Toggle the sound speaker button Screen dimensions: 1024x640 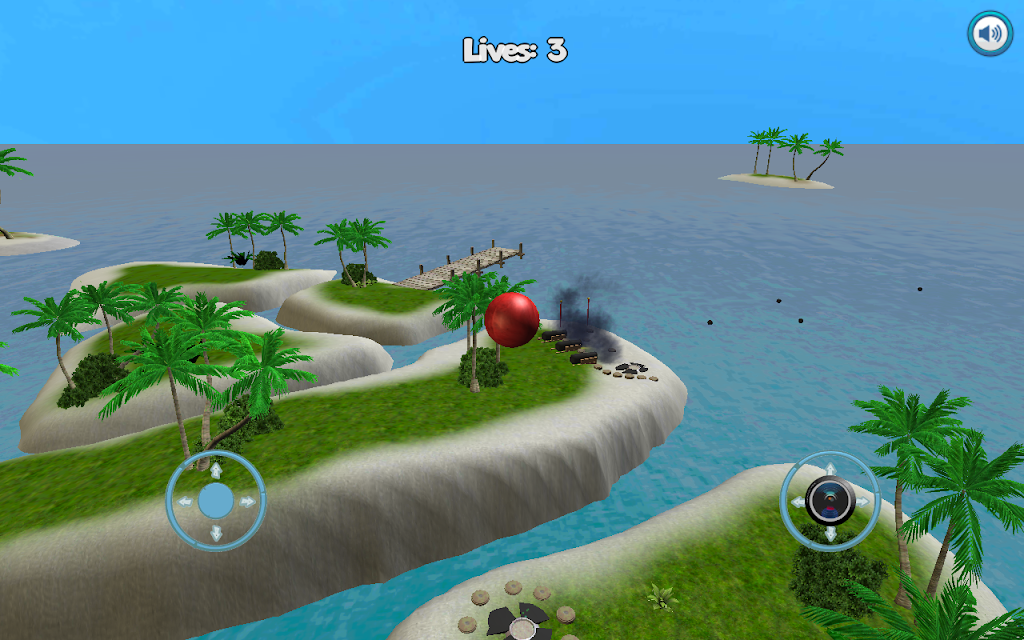coord(989,34)
